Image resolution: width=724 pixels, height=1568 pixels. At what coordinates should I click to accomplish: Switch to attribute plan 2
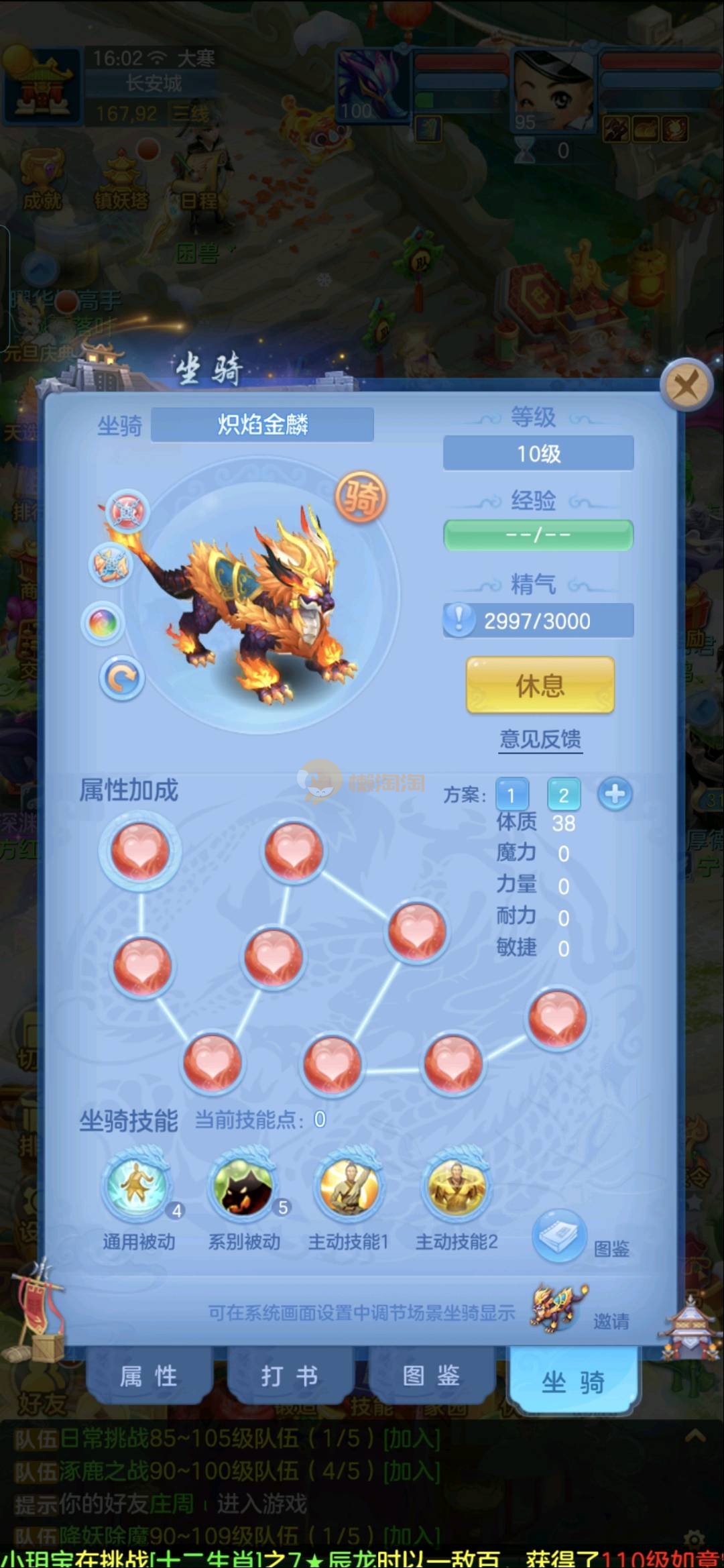coord(564,795)
